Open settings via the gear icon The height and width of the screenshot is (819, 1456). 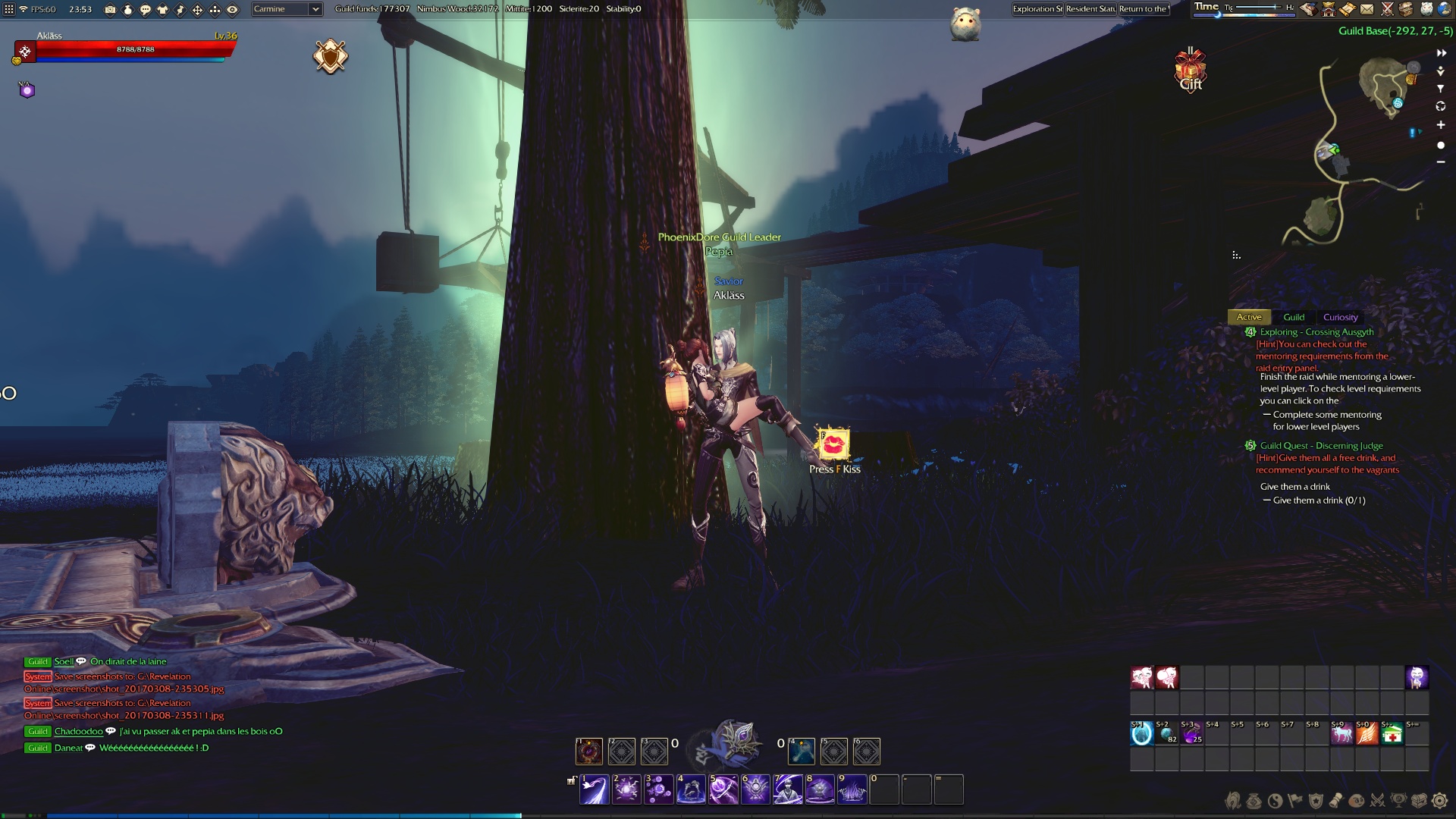1439,800
